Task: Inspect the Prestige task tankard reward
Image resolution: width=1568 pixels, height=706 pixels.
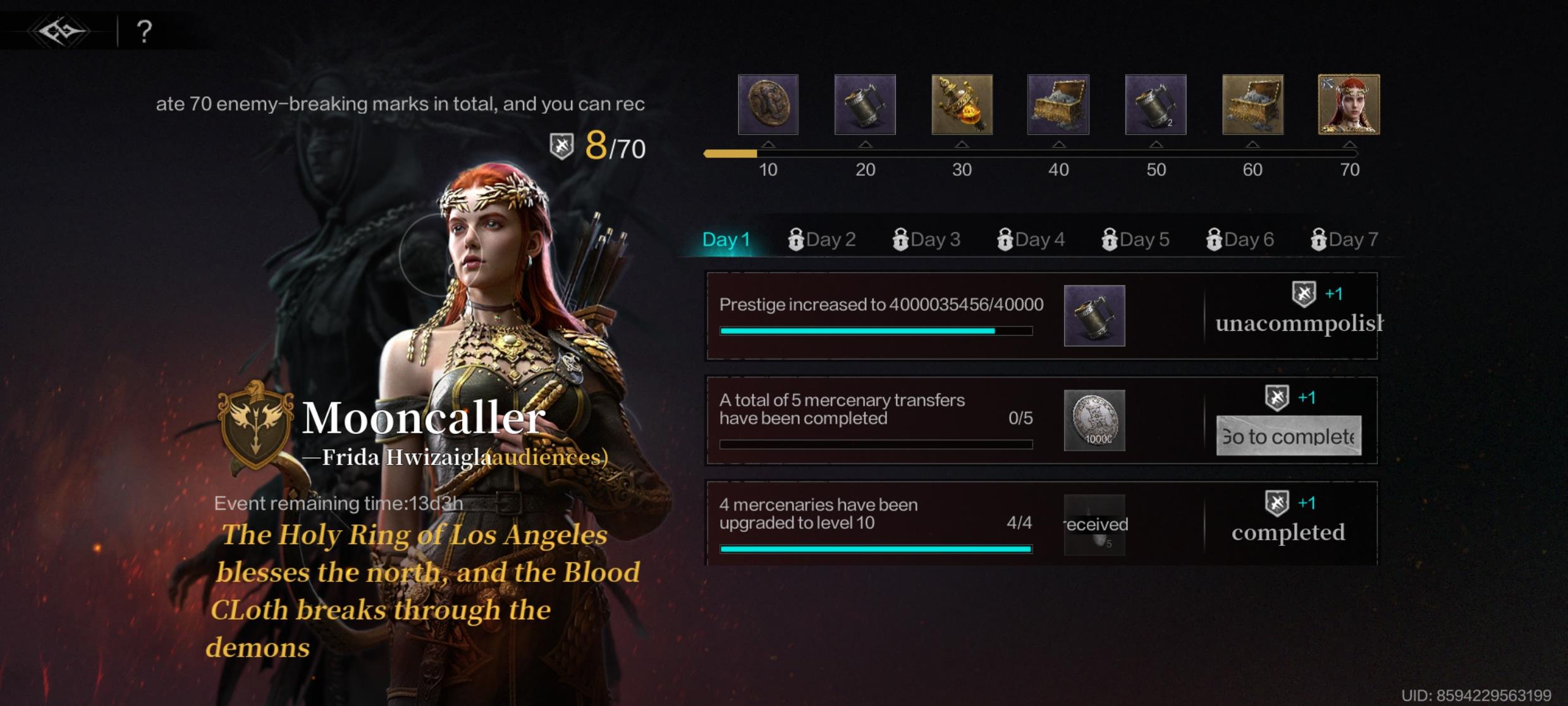Action: 1094,316
